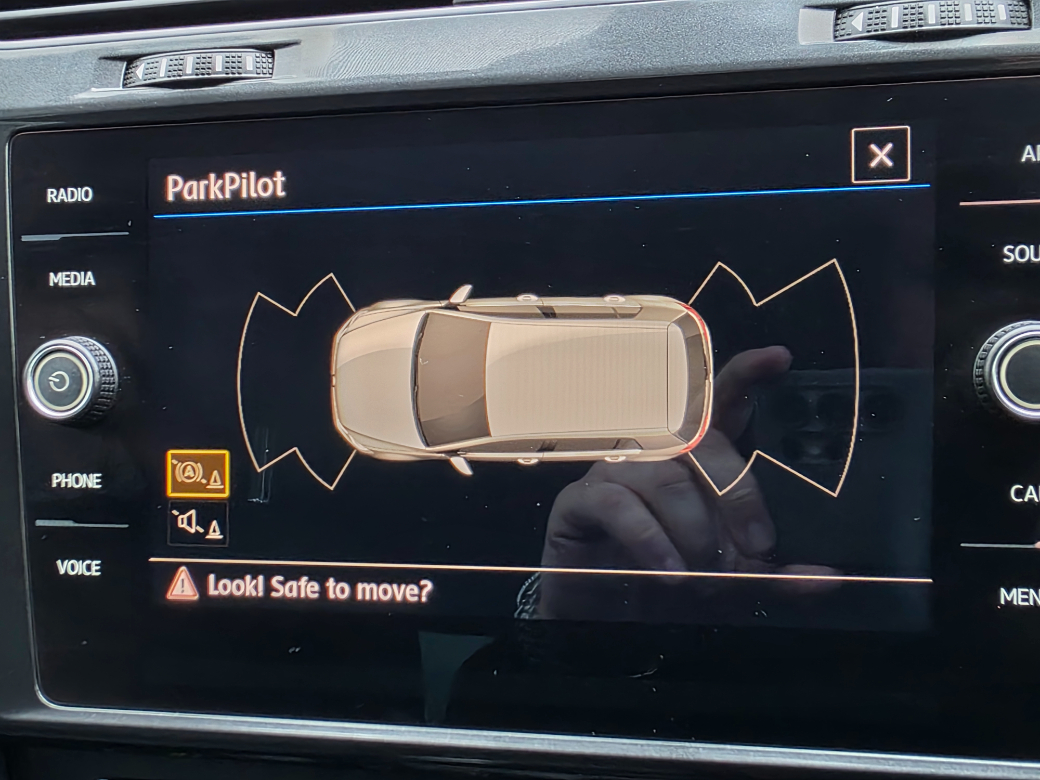Switch to MEDIA source
The image size is (1040, 780).
pos(72,279)
